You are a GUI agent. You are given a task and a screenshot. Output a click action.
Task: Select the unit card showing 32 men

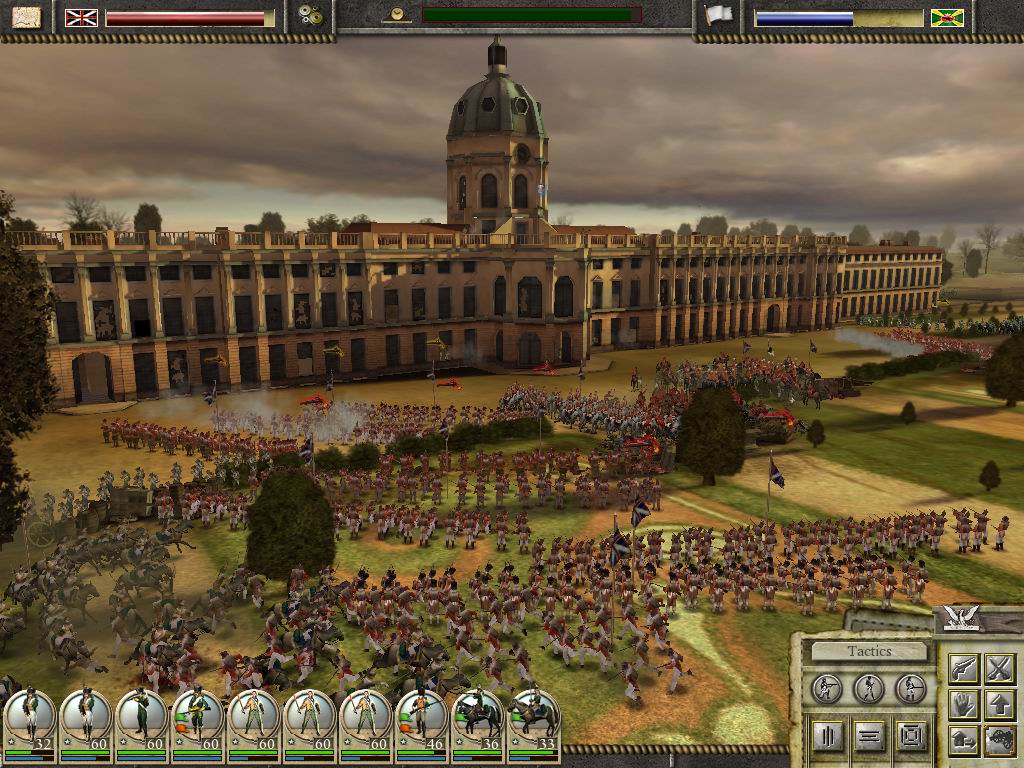pos(29,716)
